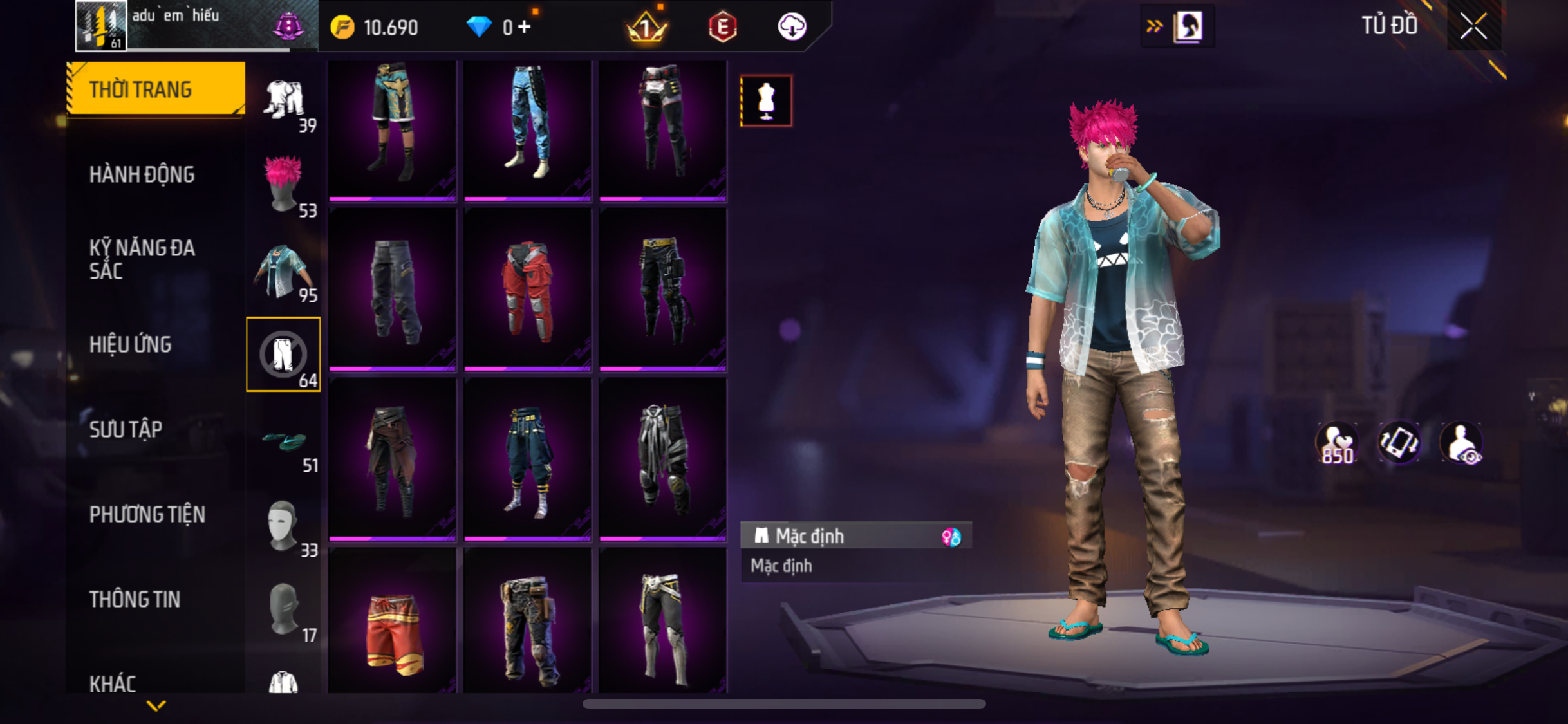Toggle the character view eye icon
Viewport: 1568px width, 724px height.
(1461, 443)
